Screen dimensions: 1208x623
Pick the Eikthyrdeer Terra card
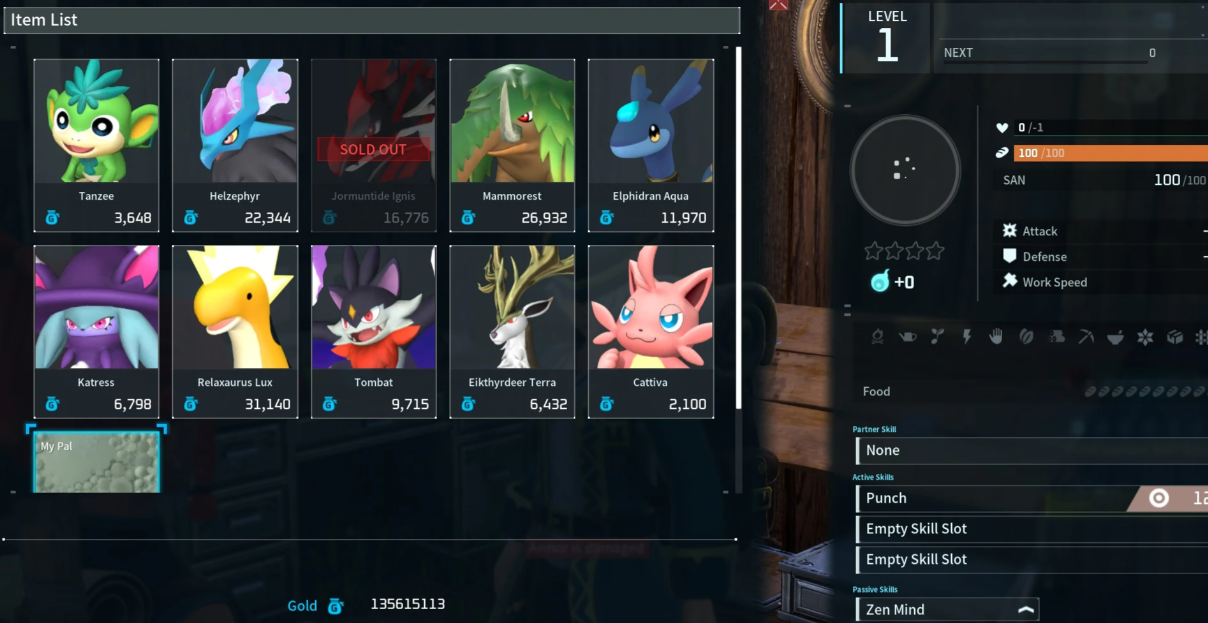[x=512, y=331]
